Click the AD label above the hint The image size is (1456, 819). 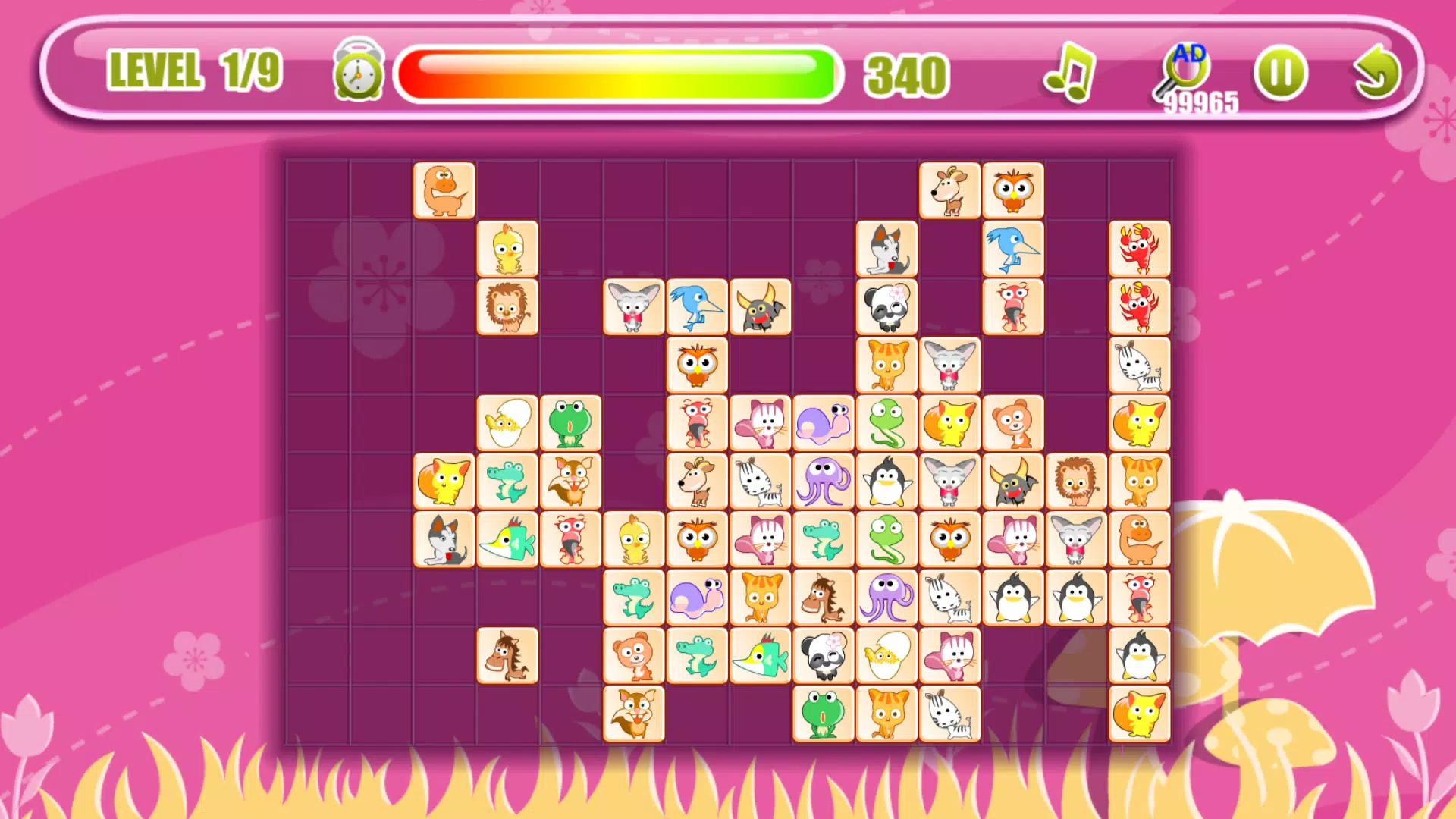[1189, 53]
